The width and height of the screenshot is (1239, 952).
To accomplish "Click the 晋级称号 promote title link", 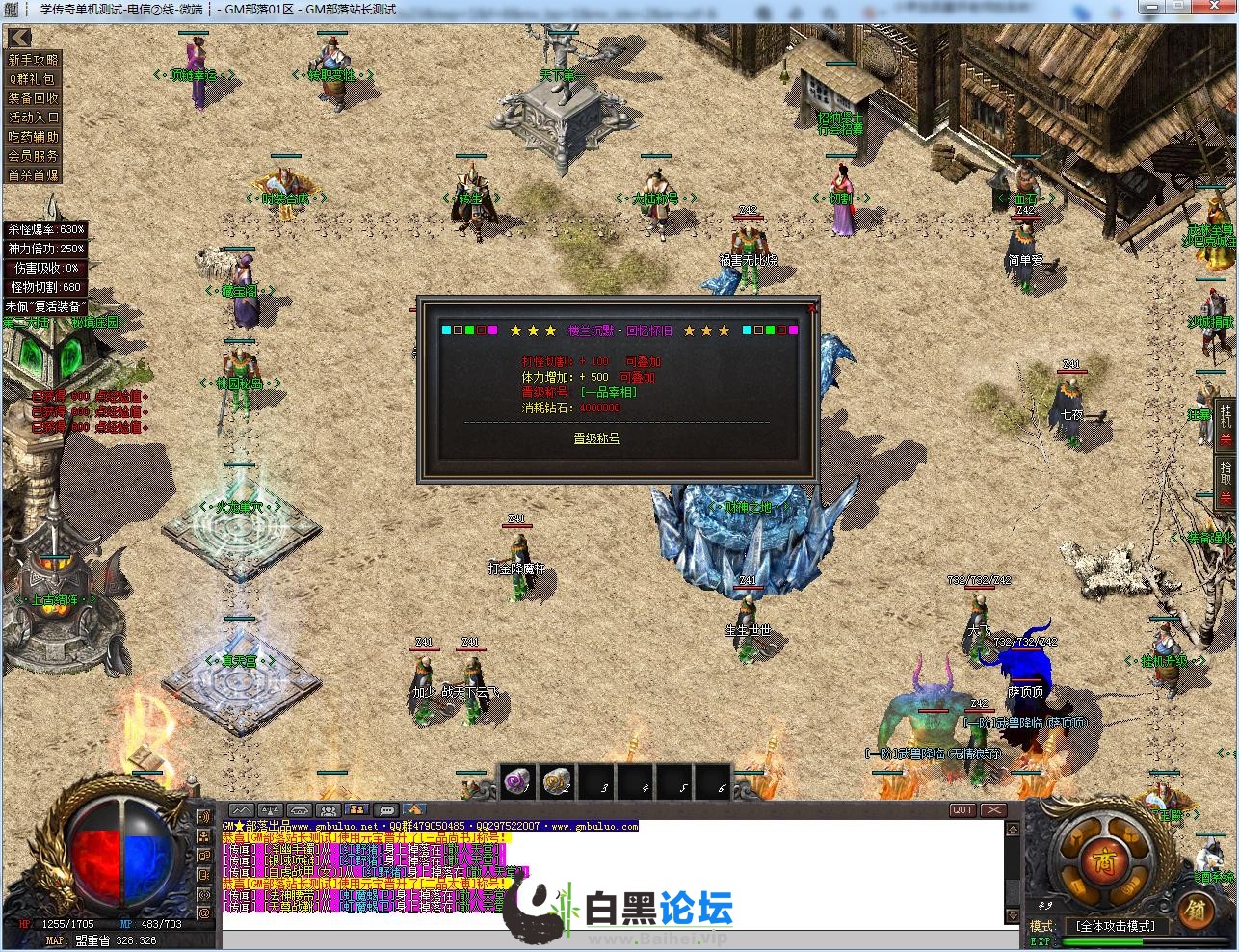I will tap(596, 438).
